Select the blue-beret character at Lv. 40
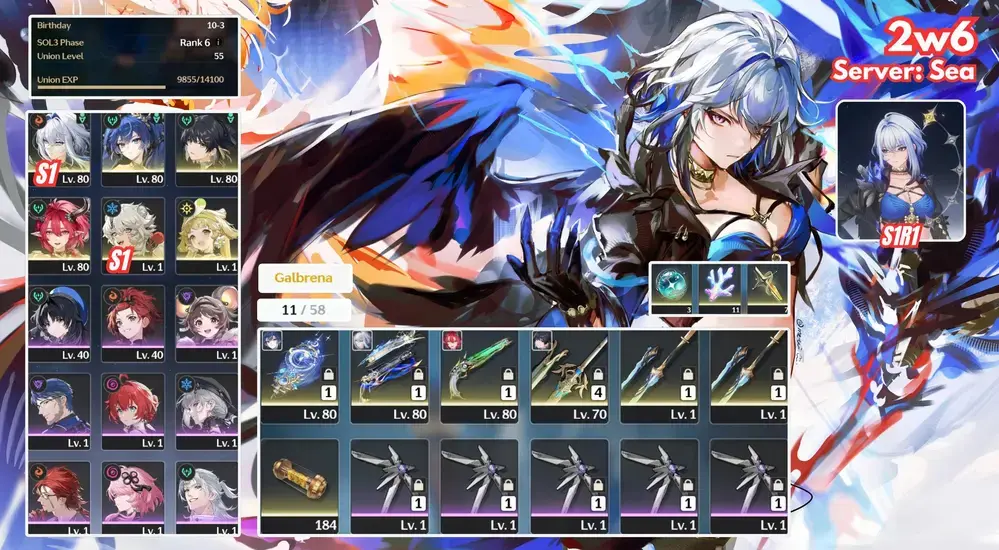The height and width of the screenshot is (550, 999). pos(59,322)
